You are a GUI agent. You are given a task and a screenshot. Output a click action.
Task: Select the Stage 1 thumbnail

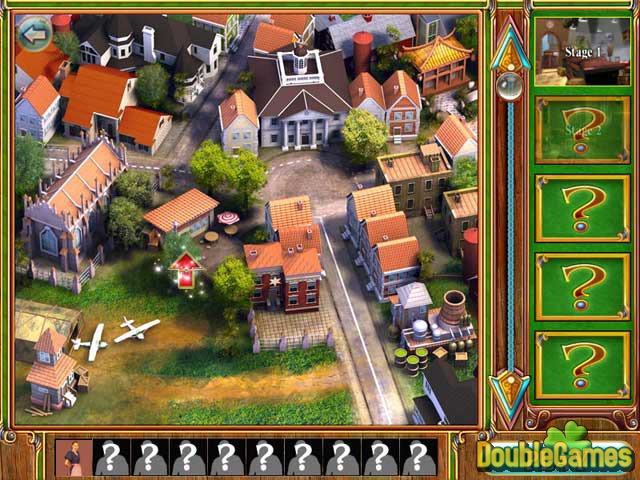coord(581,51)
